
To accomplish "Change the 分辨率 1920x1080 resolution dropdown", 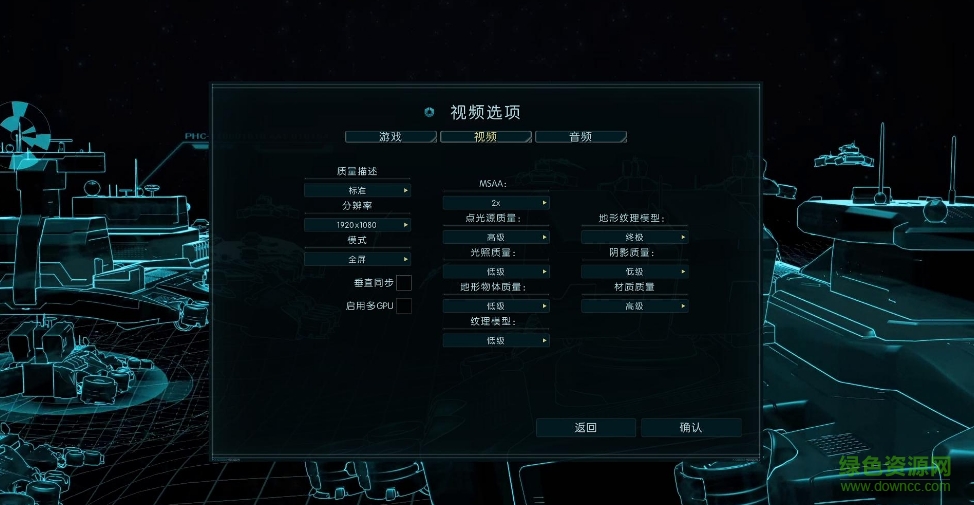I will point(357,225).
